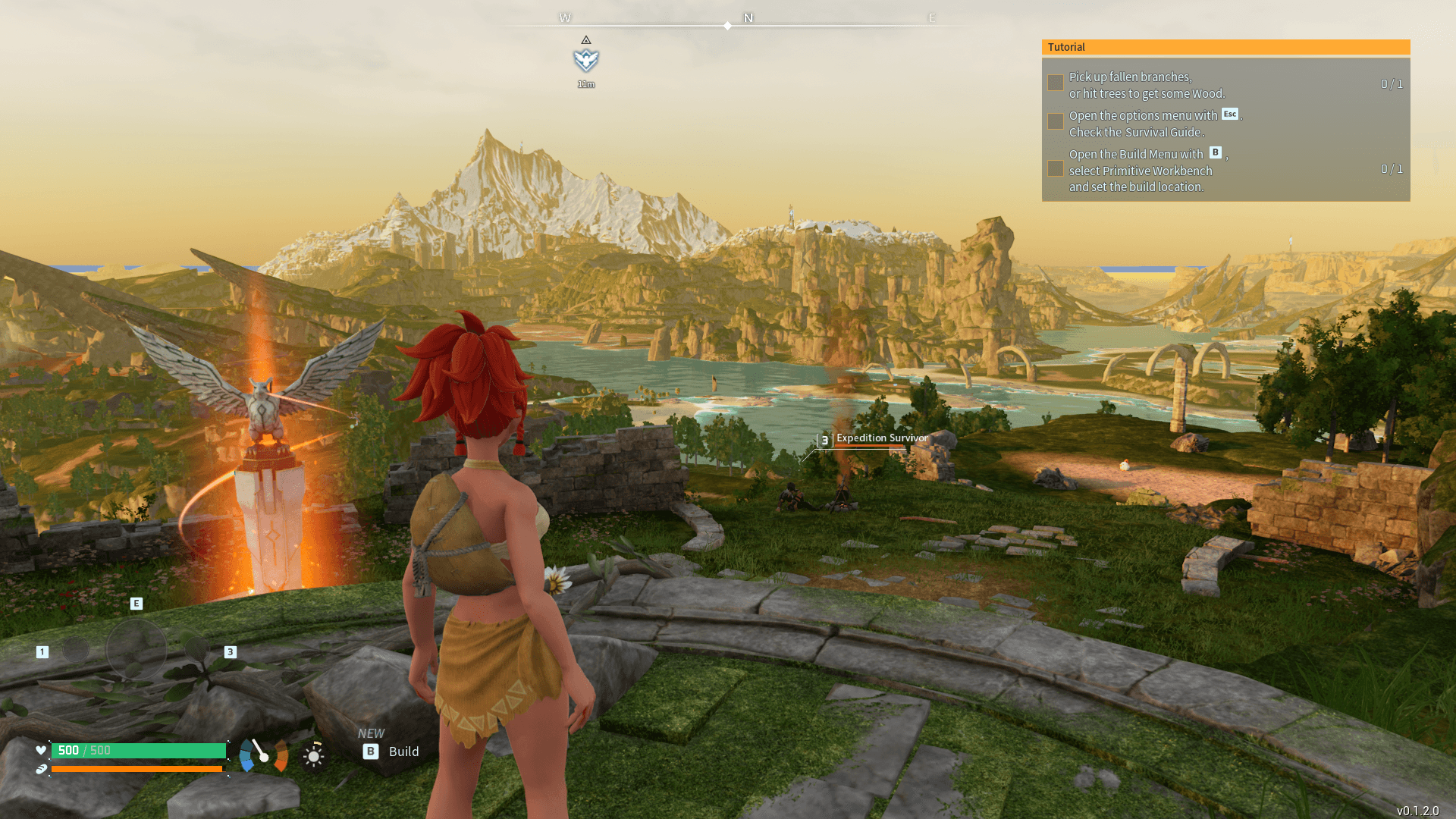Click the Expedition Survivor marker icon
The height and width of the screenshot is (819, 1456).
click(824, 441)
